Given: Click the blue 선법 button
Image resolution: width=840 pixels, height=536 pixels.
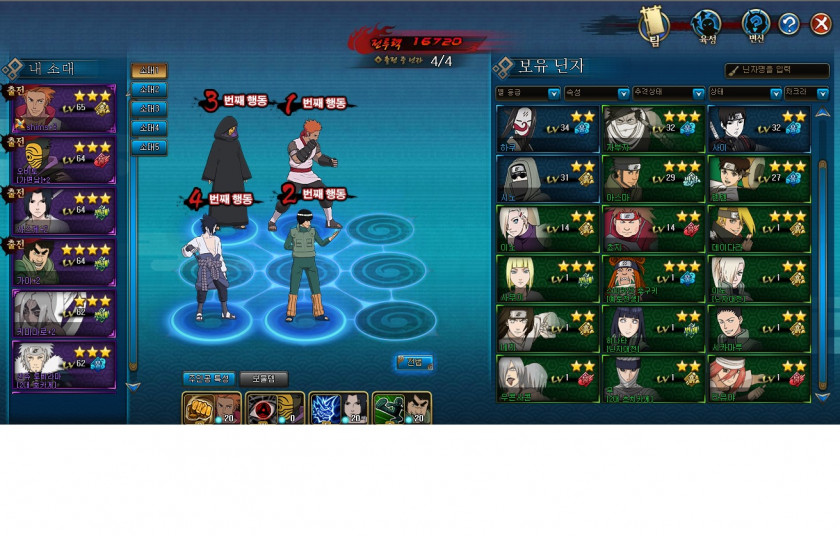Looking at the screenshot, I should (414, 362).
